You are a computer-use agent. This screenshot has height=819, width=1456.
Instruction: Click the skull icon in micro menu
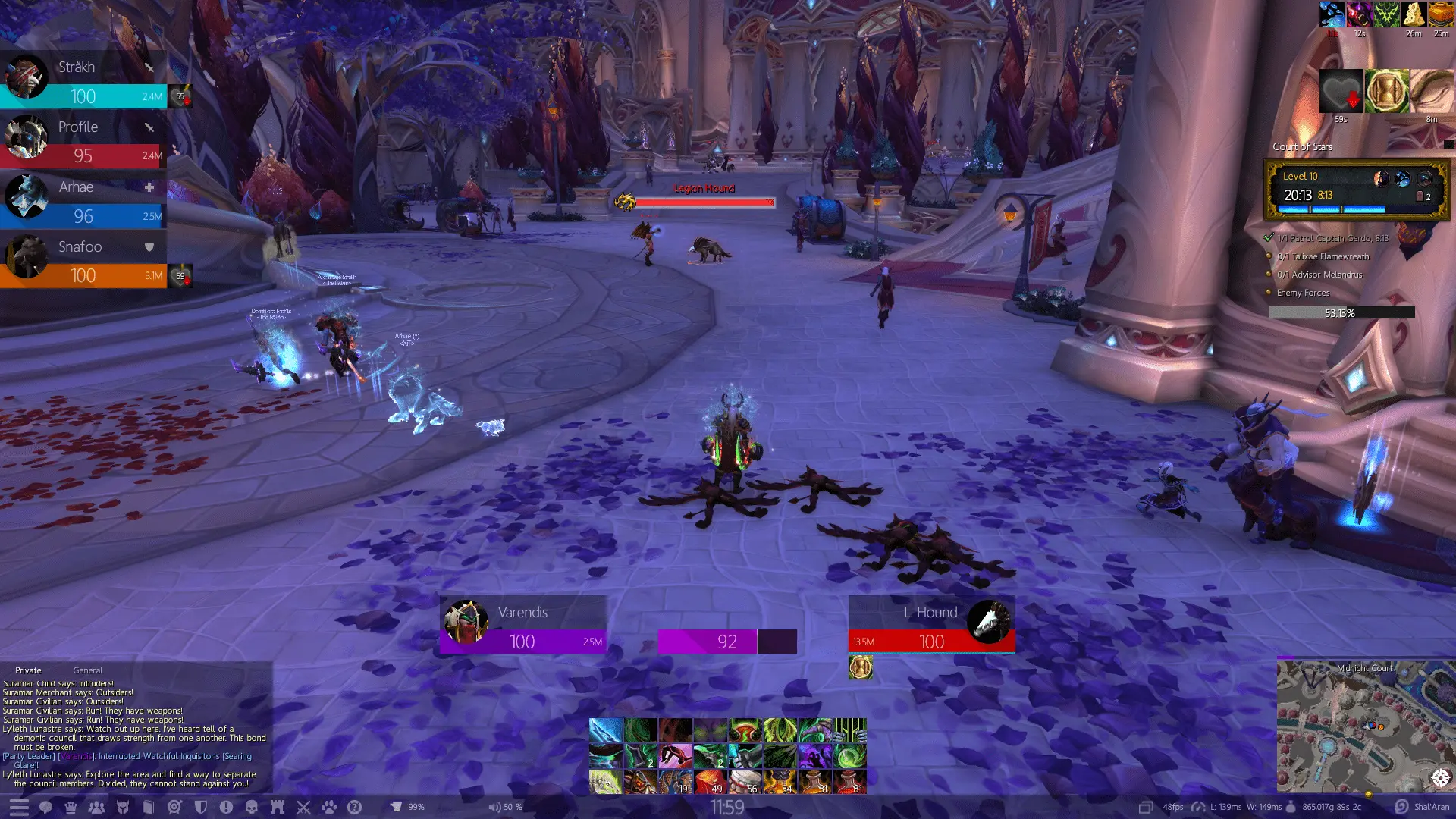point(252,808)
